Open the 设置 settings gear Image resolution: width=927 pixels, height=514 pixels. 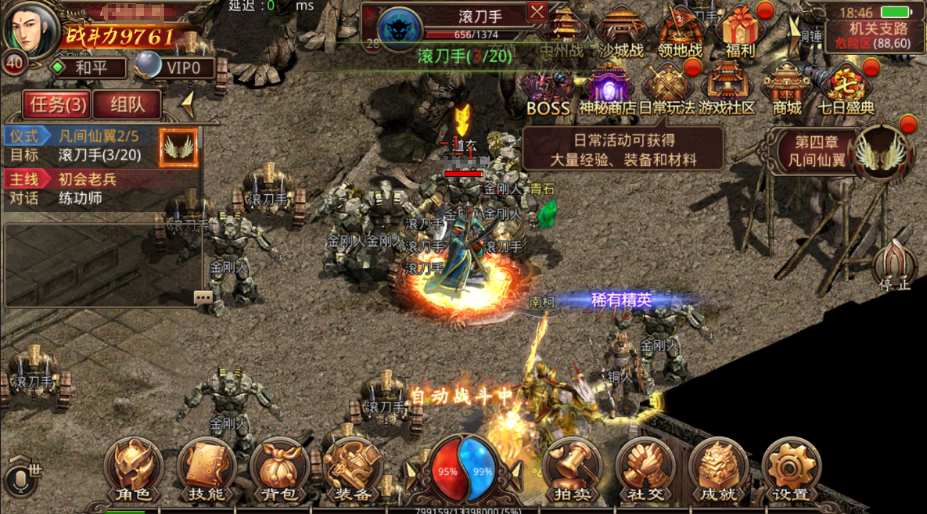point(791,469)
